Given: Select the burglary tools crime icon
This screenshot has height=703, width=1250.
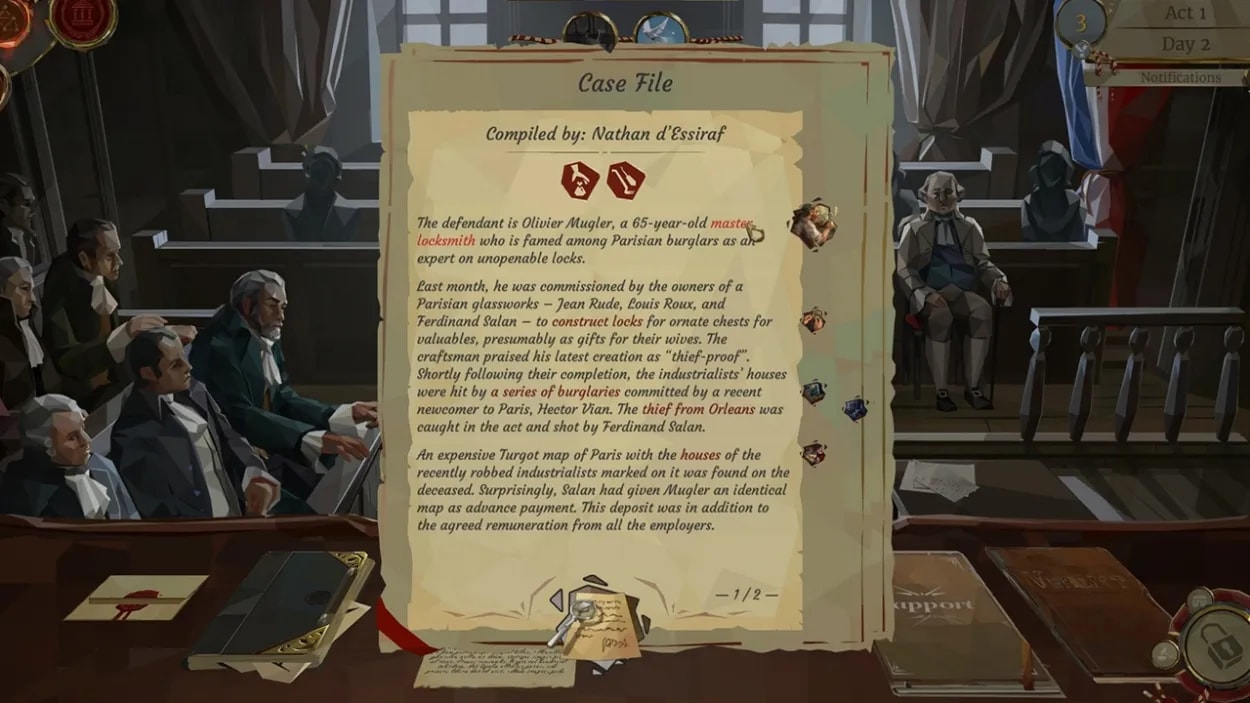Looking at the screenshot, I should (626, 180).
